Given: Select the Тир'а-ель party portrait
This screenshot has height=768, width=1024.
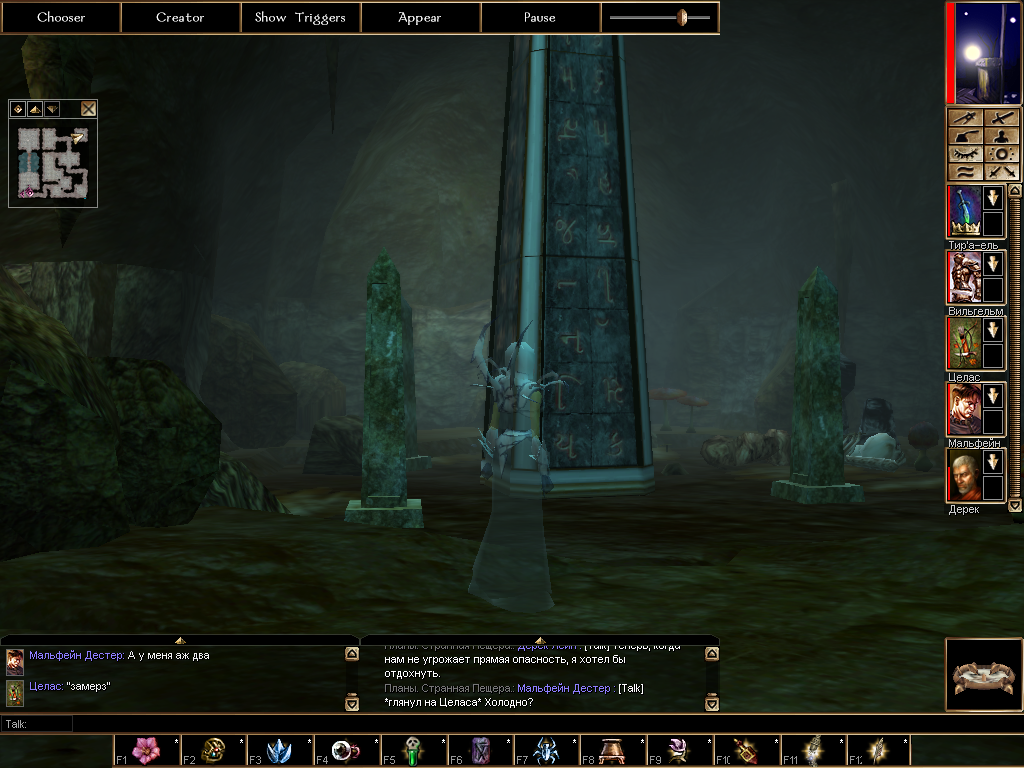Looking at the screenshot, I should (x=963, y=211).
